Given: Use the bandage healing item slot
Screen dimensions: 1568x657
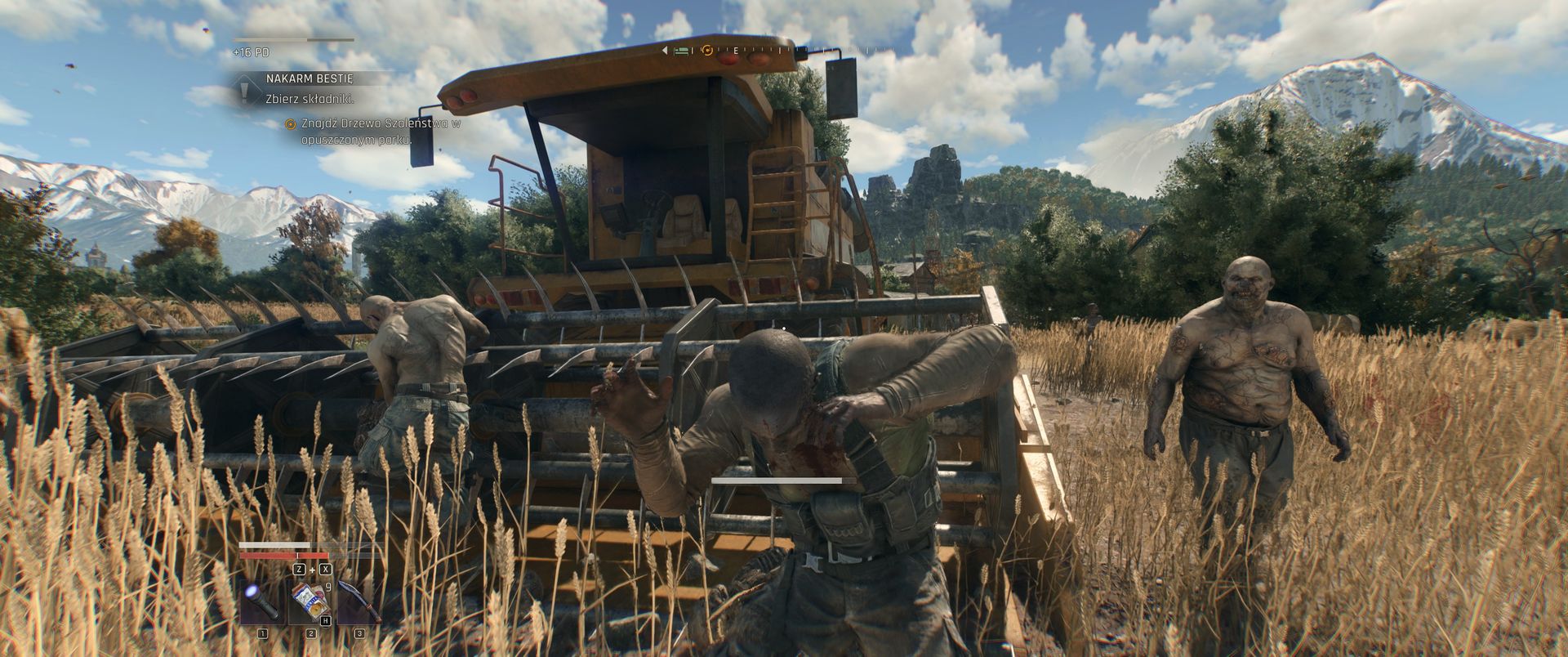Looking at the screenshot, I should [310, 602].
